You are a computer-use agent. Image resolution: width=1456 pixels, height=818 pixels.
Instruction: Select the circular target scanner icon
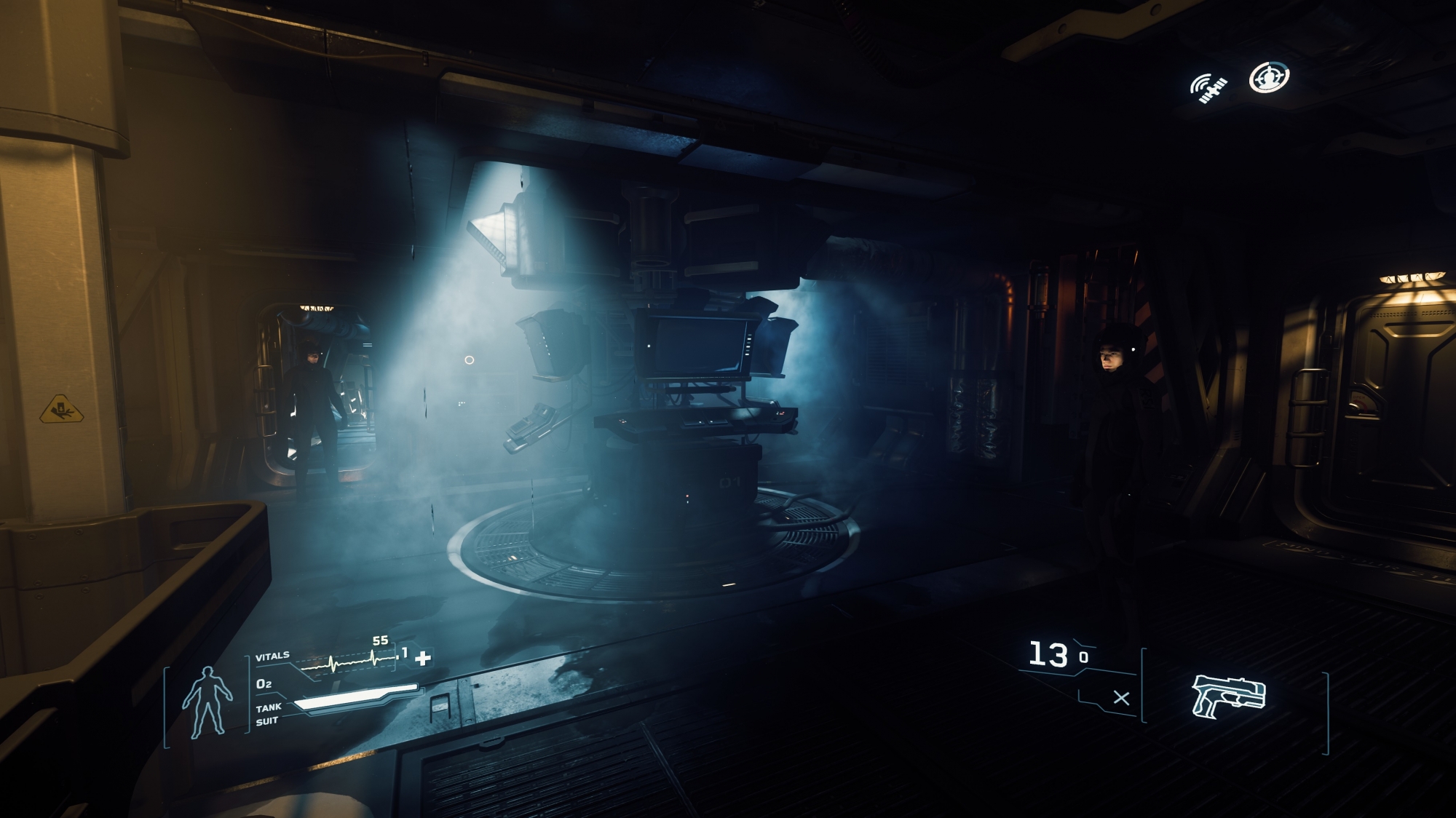pos(1269,78)
